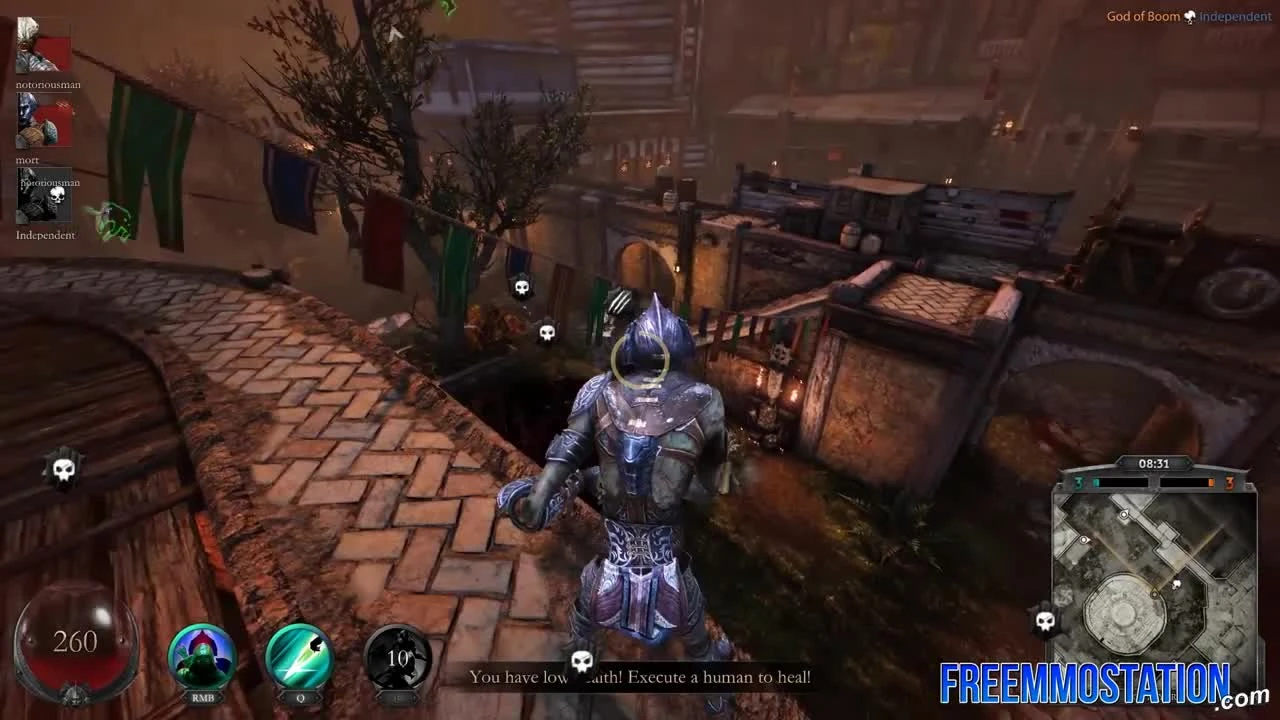Screen dimensions: 1280x720
Task: Click the teal team score showing 3
Action: [1079, 481]
